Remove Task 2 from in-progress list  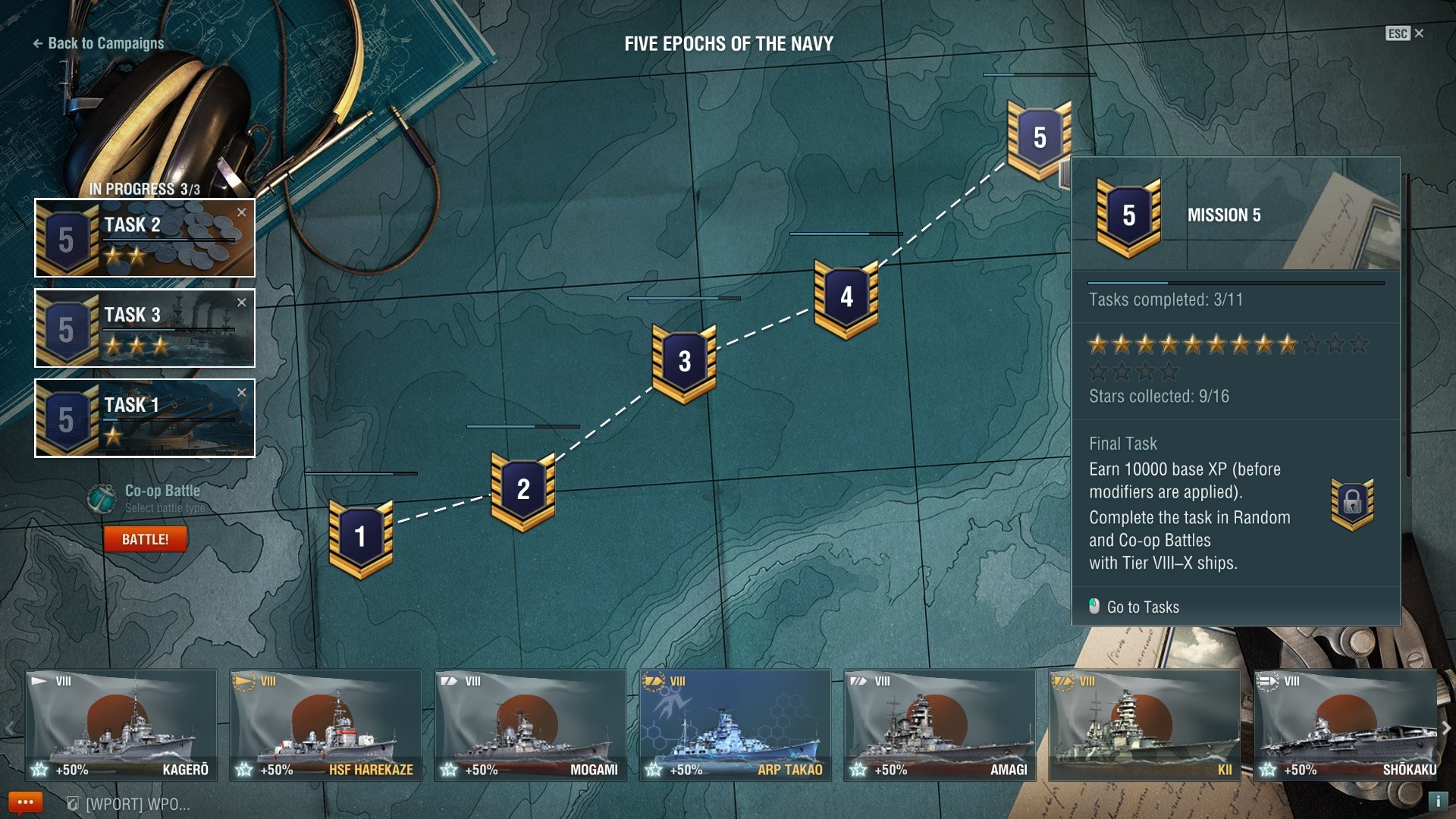[x=242, y=212]
